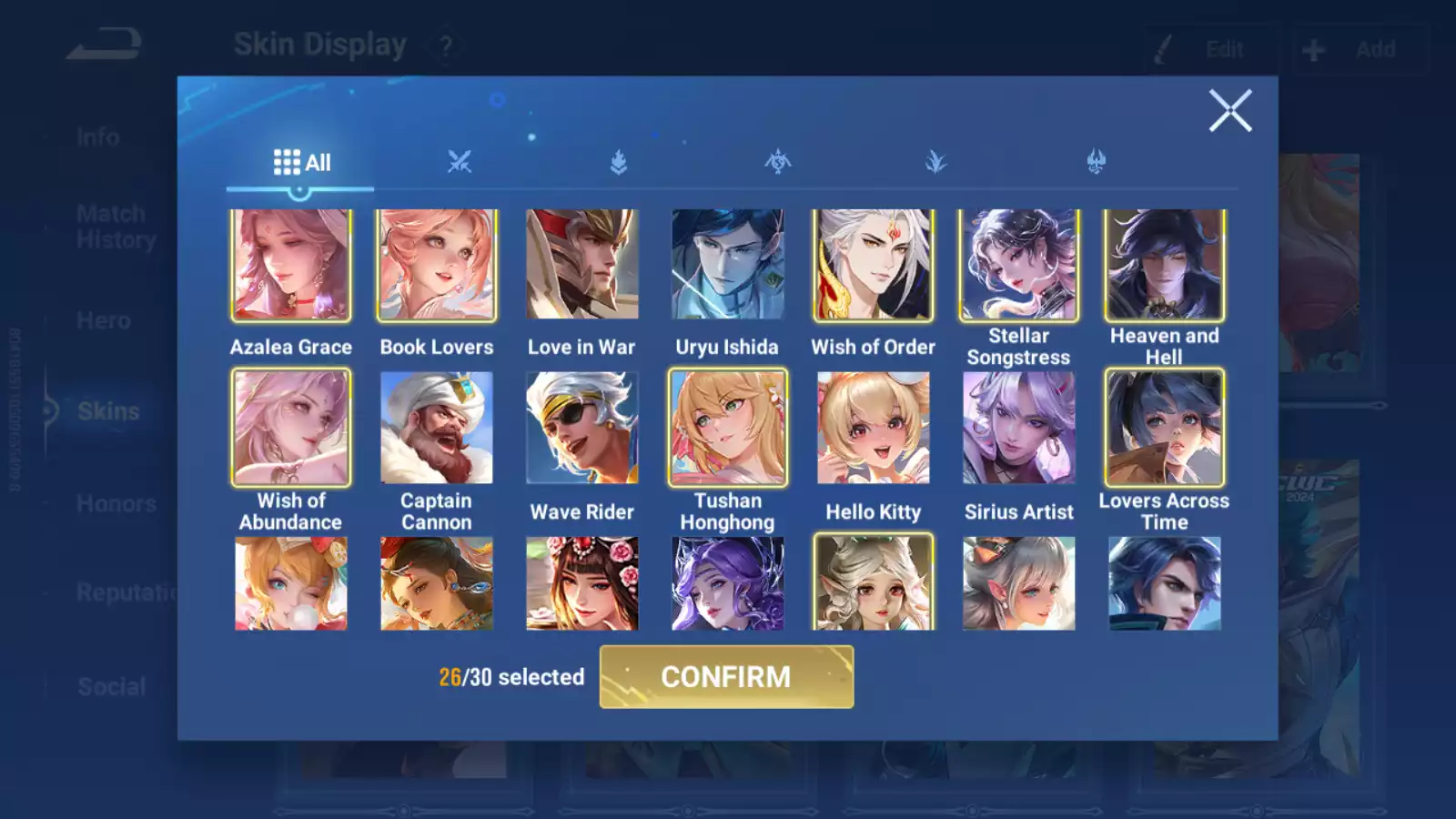Close the skin selection popup

coord(1230,111)
